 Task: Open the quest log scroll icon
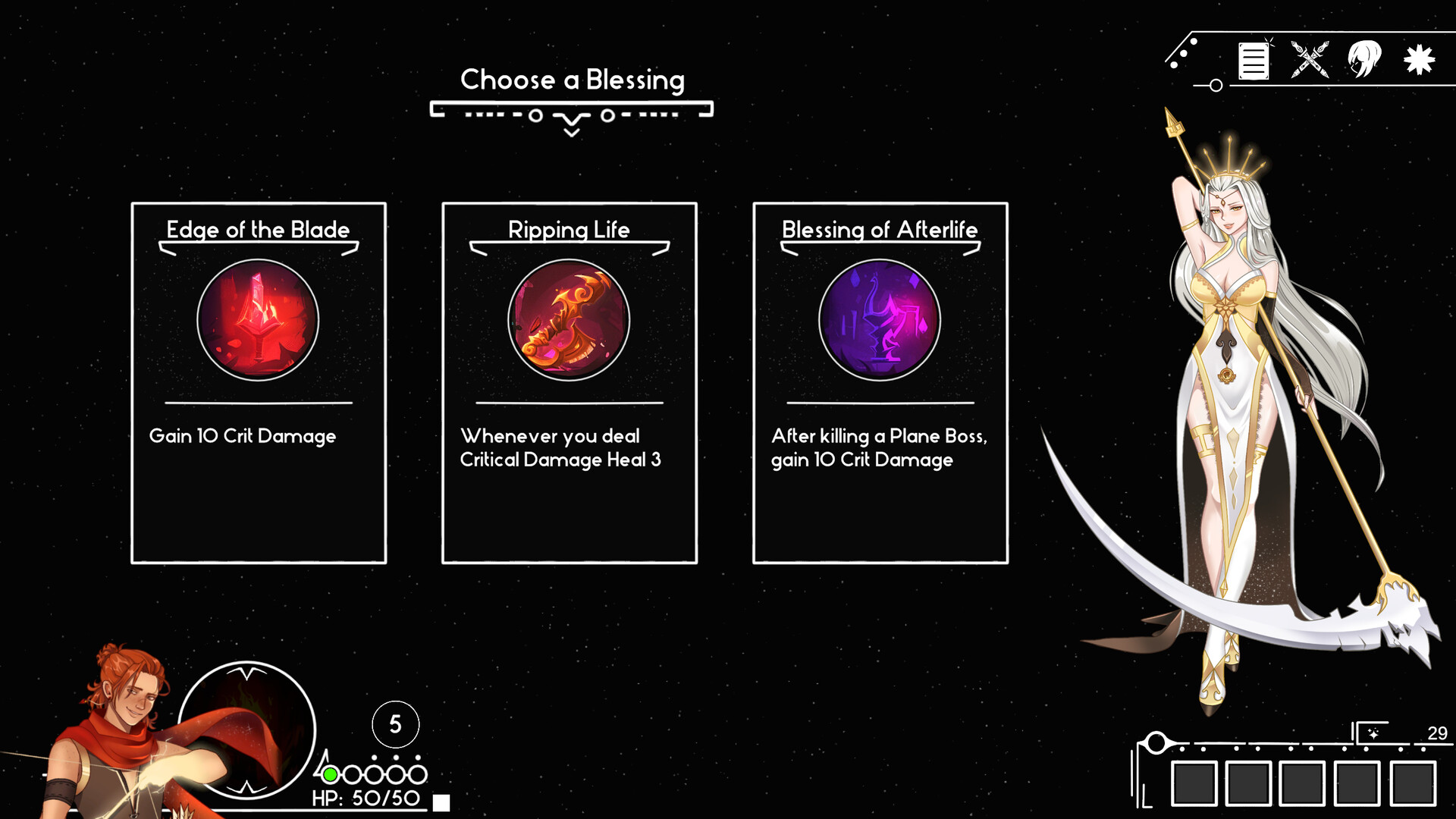pos(1254,61)
